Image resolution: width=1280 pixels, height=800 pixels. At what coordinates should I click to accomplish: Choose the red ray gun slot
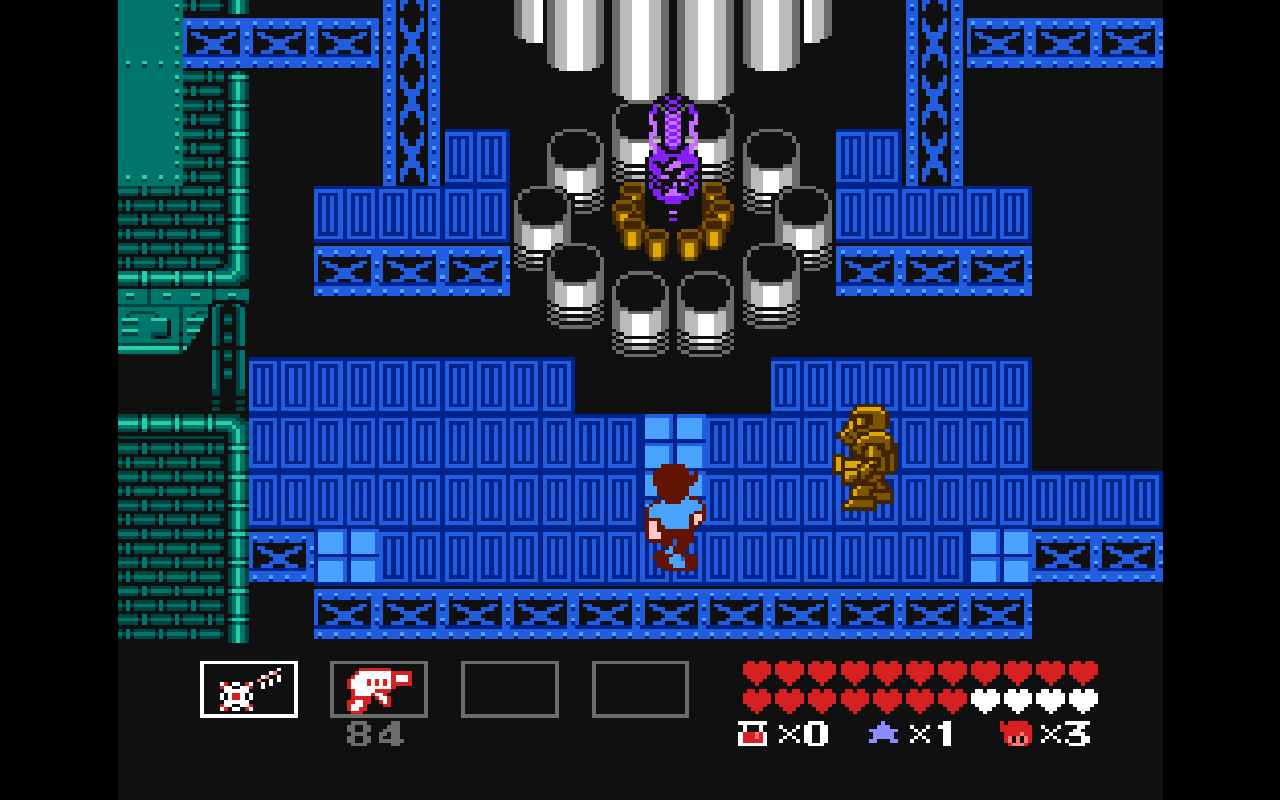(379, 689)
